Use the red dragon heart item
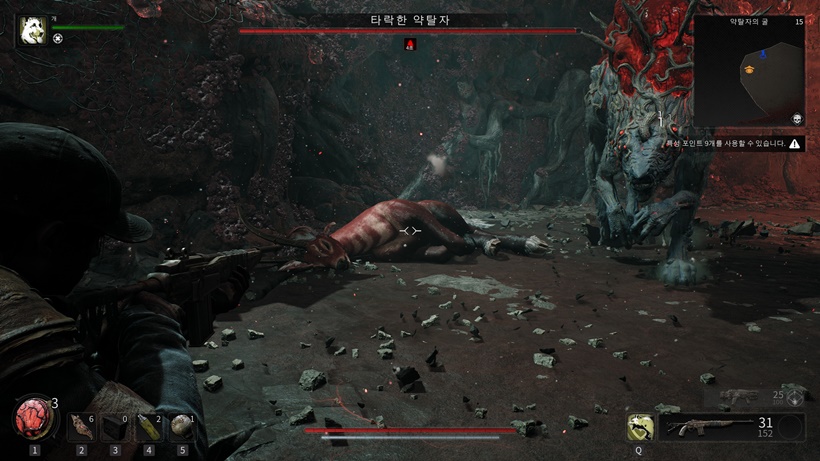Screen dimensions: 820x461 pos(34,416)
